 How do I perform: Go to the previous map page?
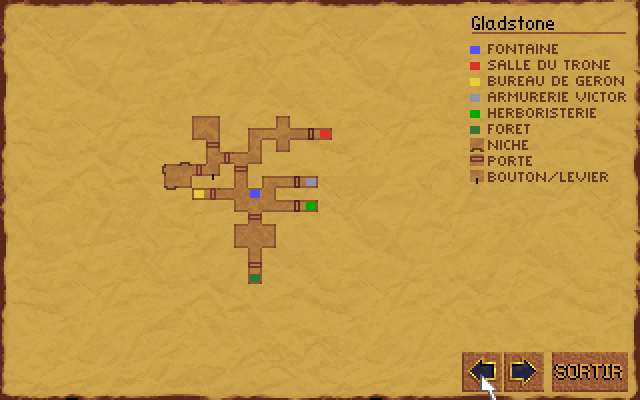[x=482, y=371]
